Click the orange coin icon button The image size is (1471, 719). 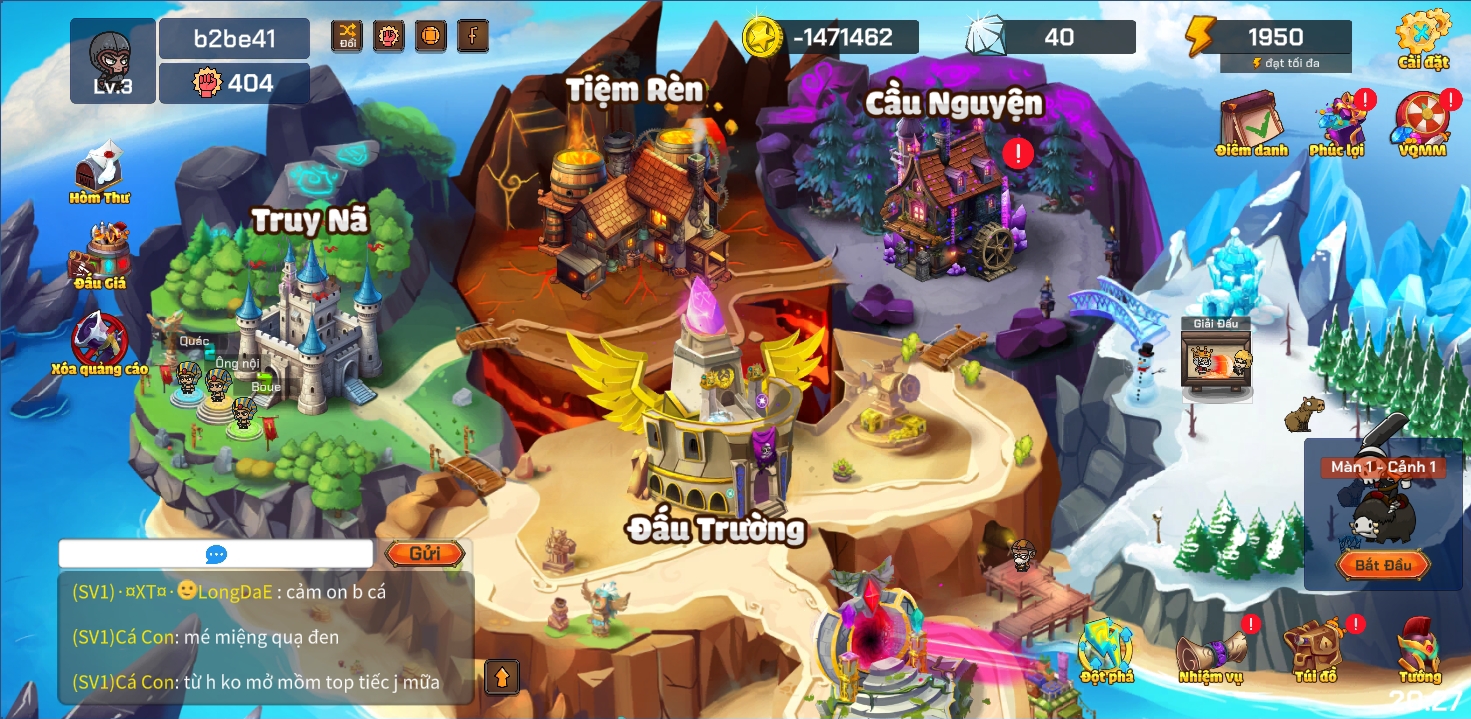(431, 36)
